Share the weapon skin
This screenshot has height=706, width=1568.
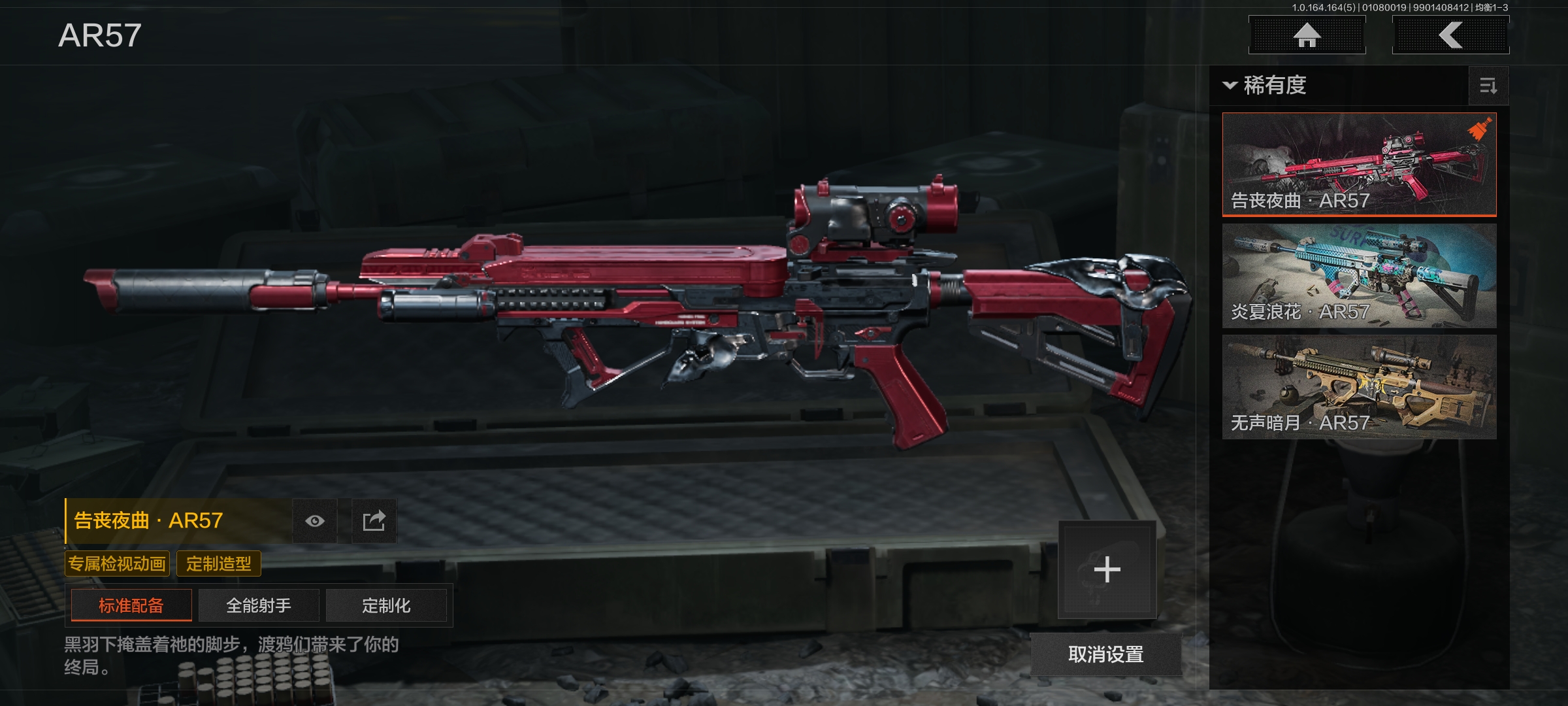(x=374, y=521)
